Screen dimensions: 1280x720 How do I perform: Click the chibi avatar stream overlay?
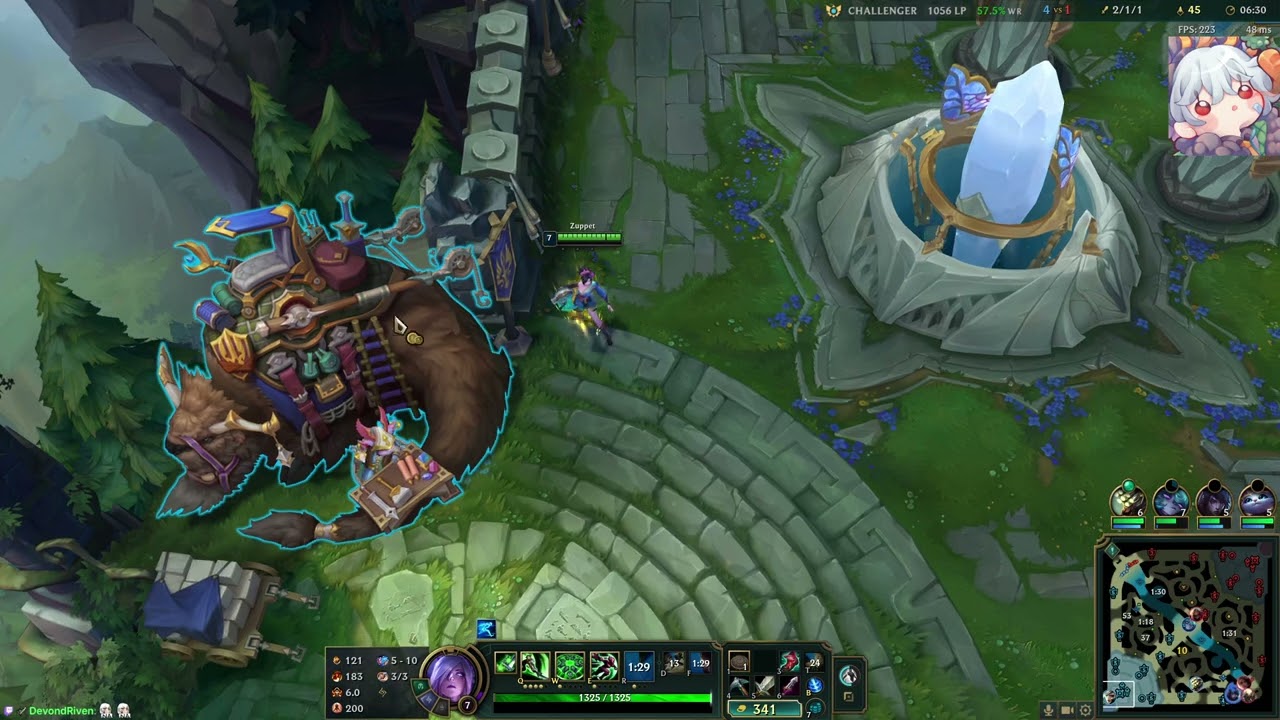click(1222, 97)
